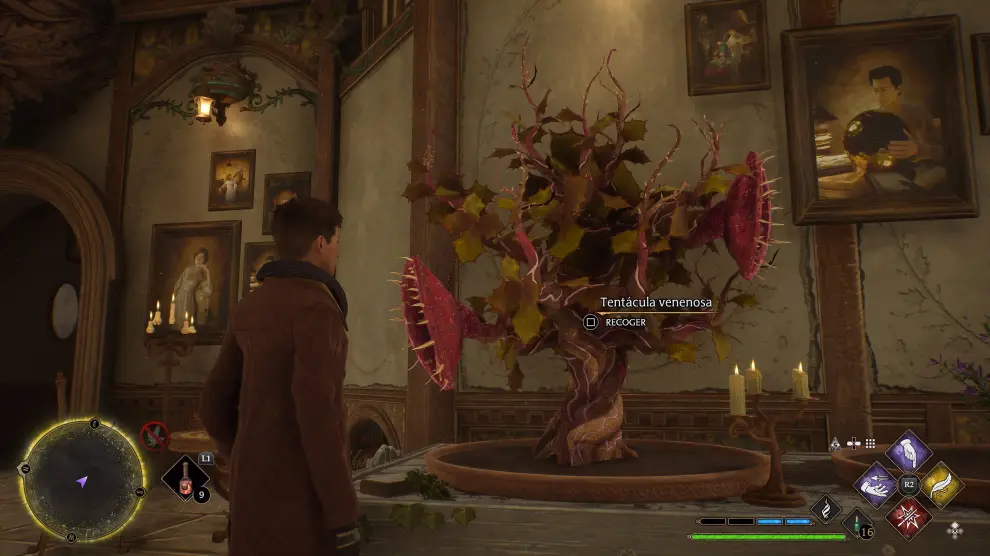Click the nine-dot grid icon

871,443
